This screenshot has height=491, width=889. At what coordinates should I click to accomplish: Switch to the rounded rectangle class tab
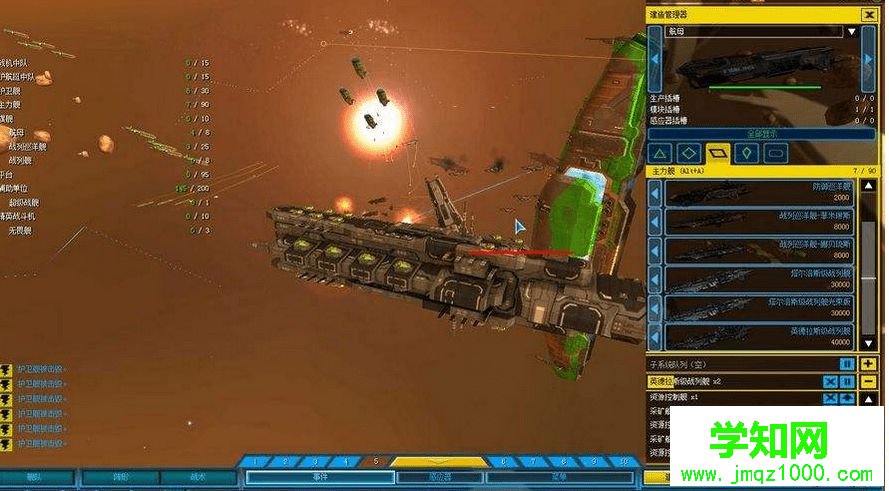coord(776,154)
